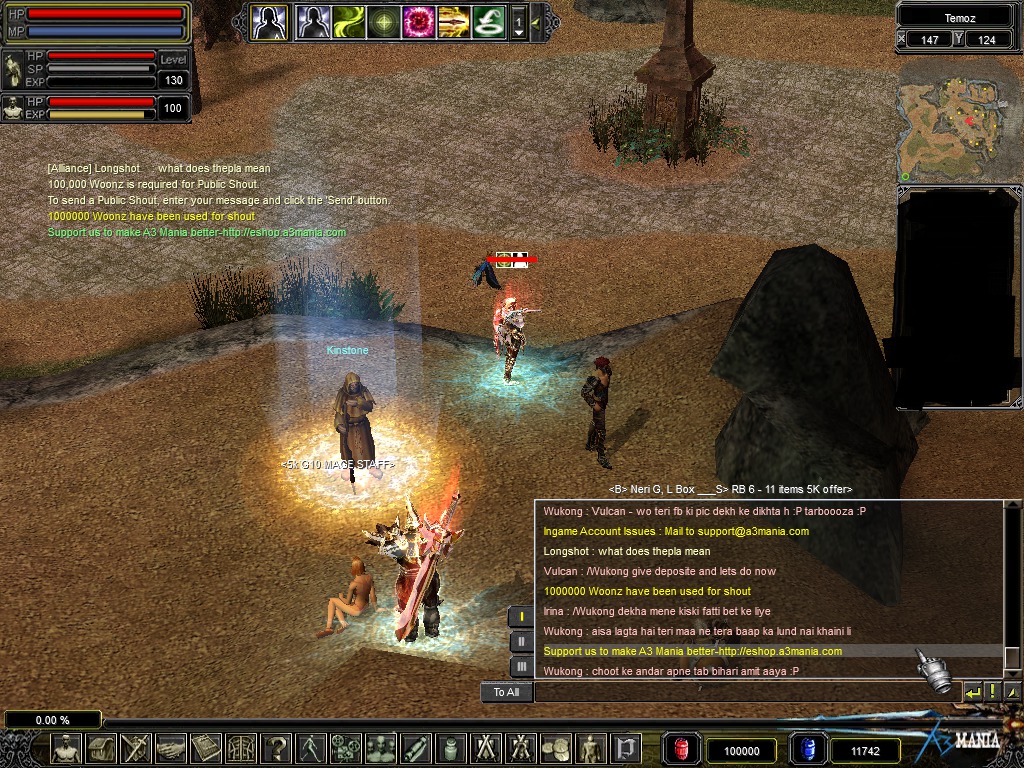Select the green swirling wind skill icon

[x=348, y=22]
